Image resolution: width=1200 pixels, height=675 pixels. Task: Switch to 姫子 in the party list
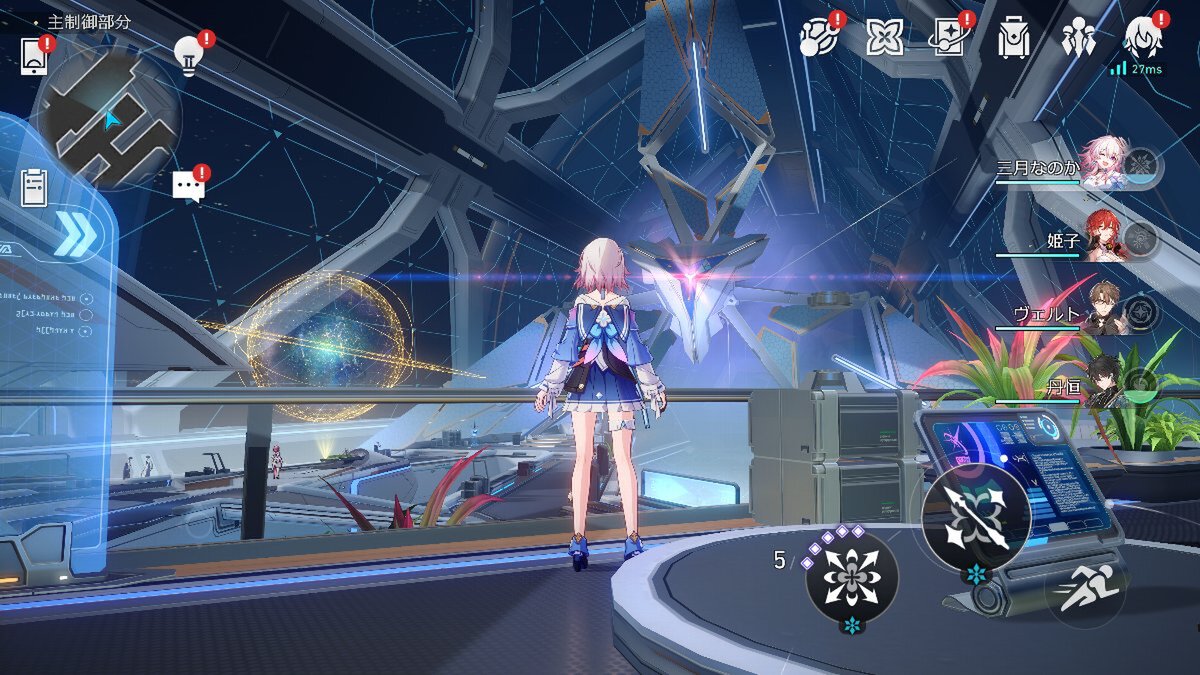tap(1104, 238)
